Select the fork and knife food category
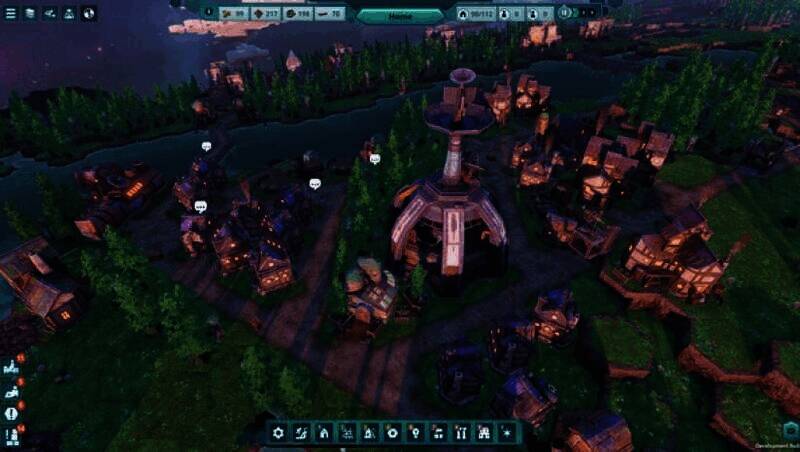Image resolution: width=800 pixels, height=452 pixels. 461,433
